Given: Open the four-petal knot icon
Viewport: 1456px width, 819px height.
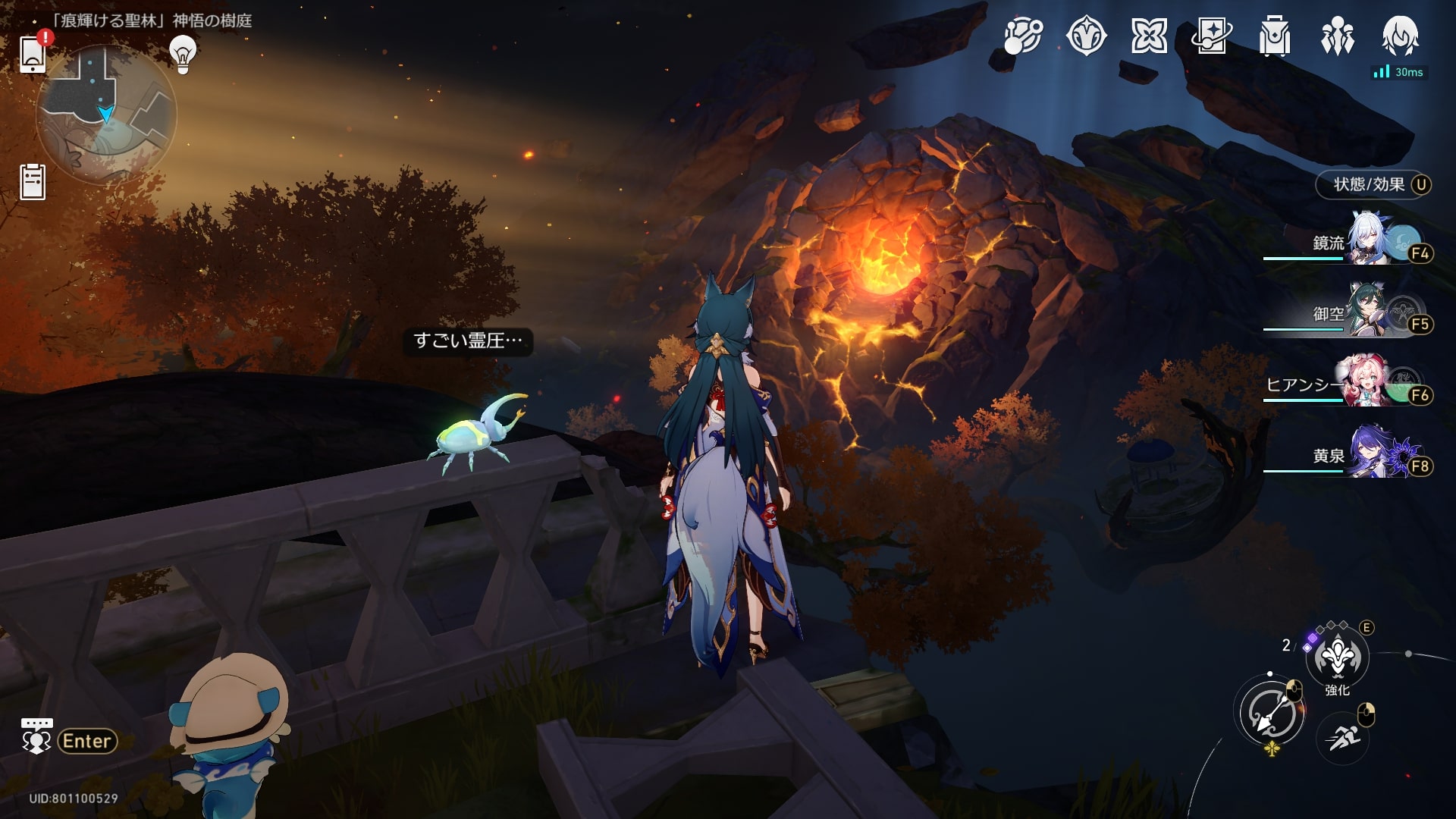Looking at the screenshot, I should pyautogui.click(x=1149, y=36).
